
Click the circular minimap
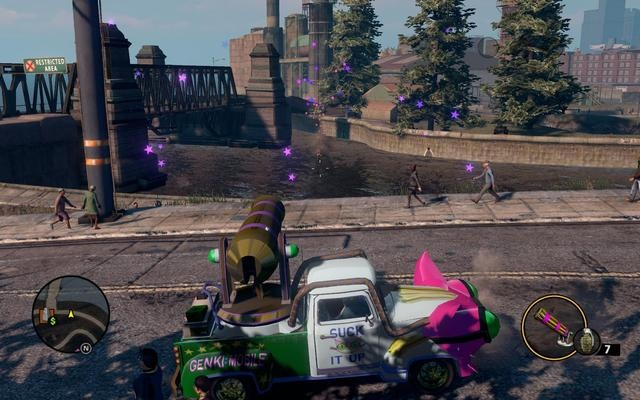click(70, 314)
